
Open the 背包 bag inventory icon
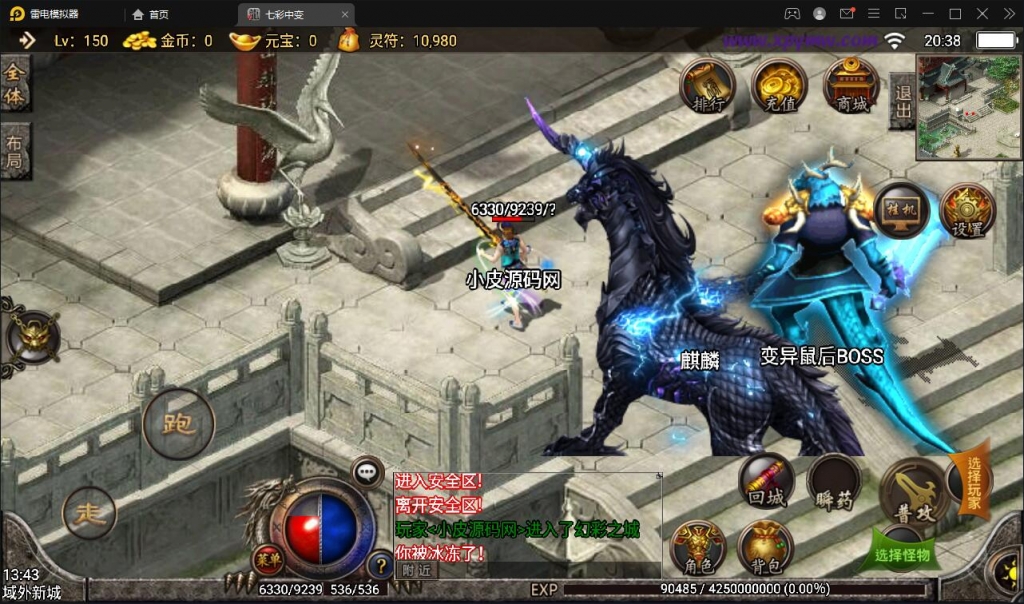pos(765,548)
